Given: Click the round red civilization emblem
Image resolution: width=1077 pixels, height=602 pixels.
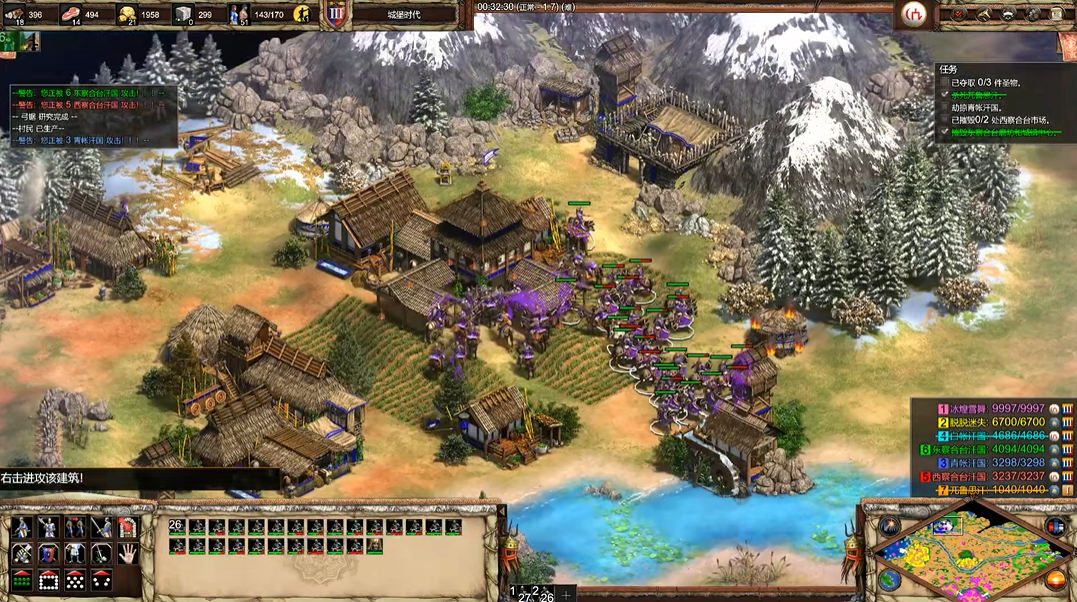Looking at the screenshot, I should coord(912,14).
